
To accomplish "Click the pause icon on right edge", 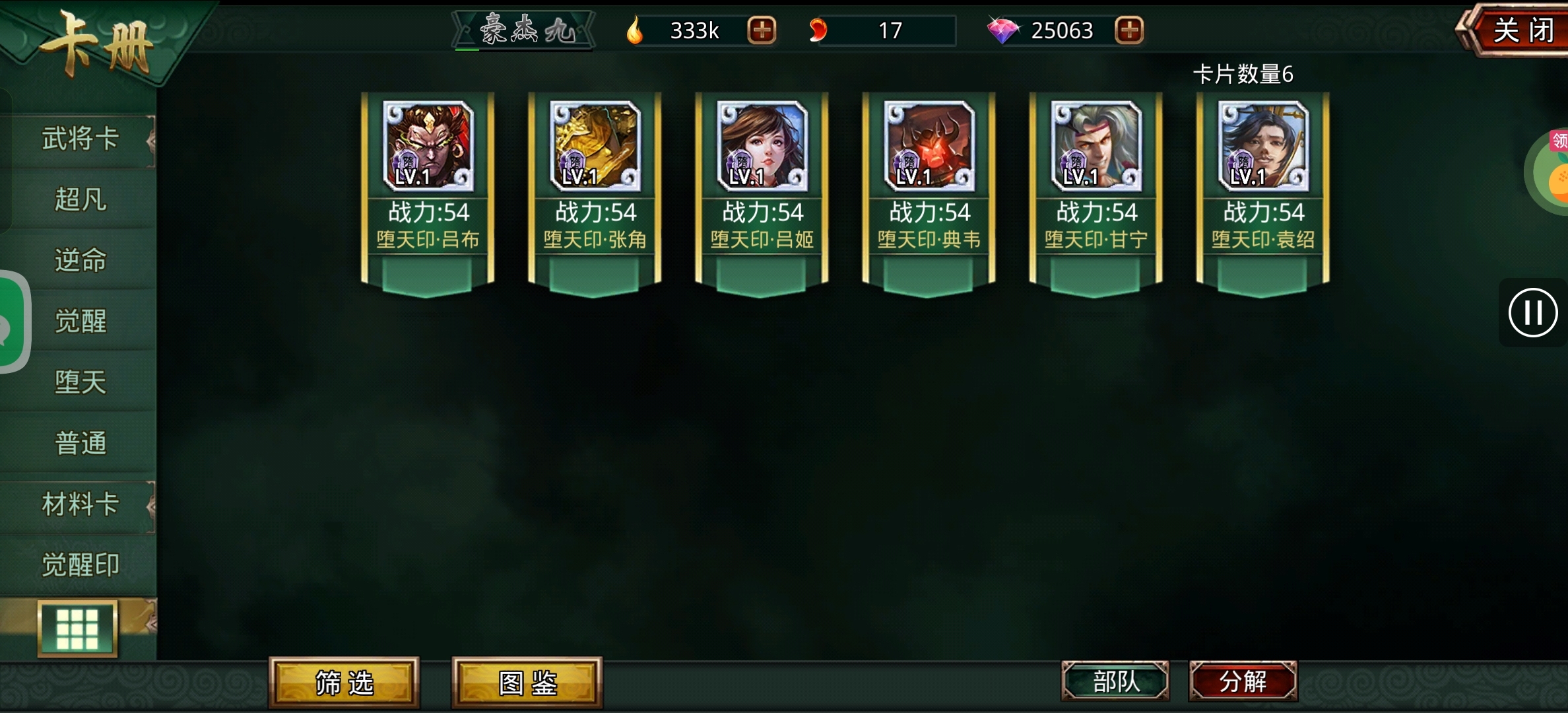I will [x=1532, y=314].
